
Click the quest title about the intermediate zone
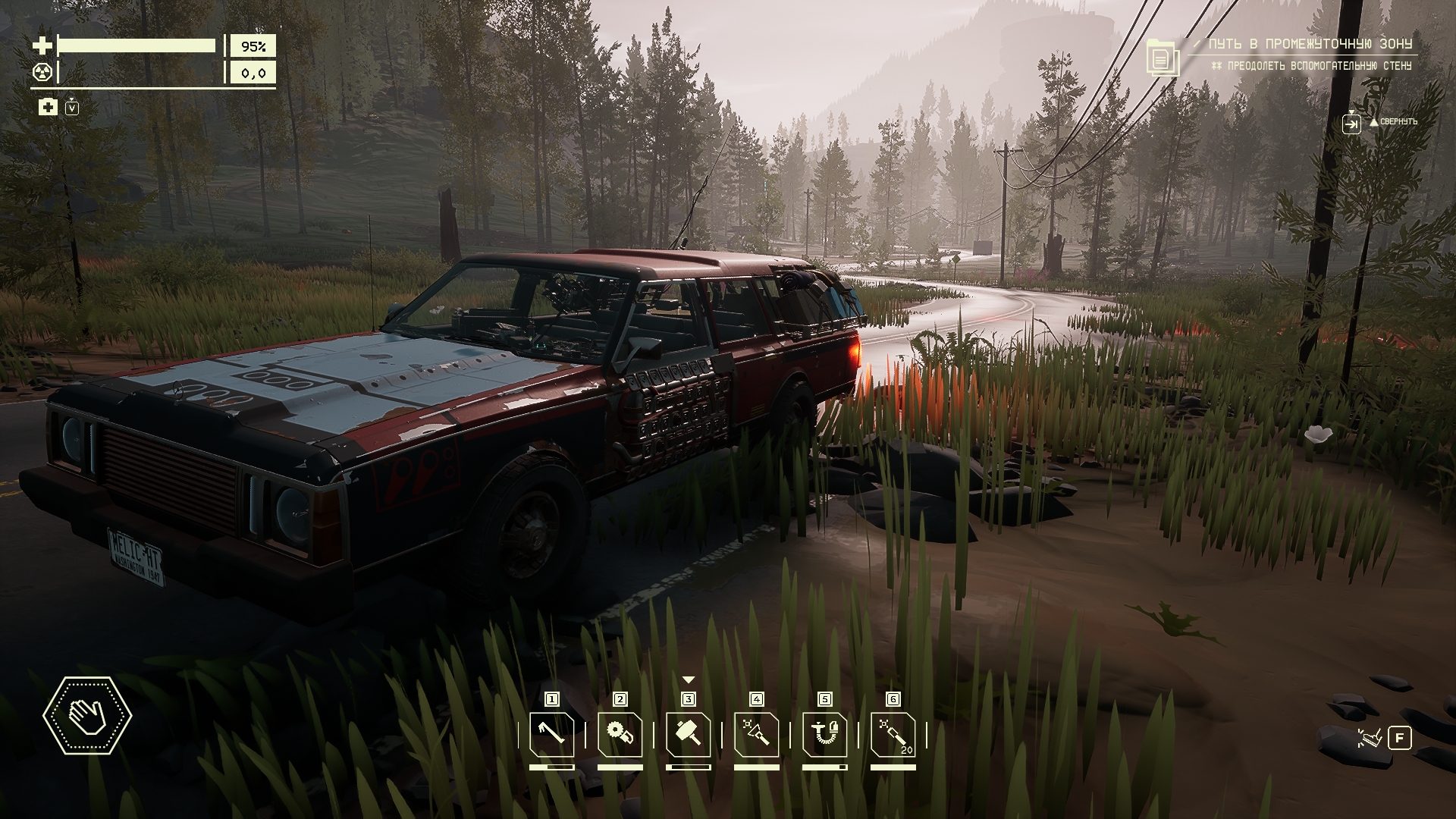(1311, 45)
